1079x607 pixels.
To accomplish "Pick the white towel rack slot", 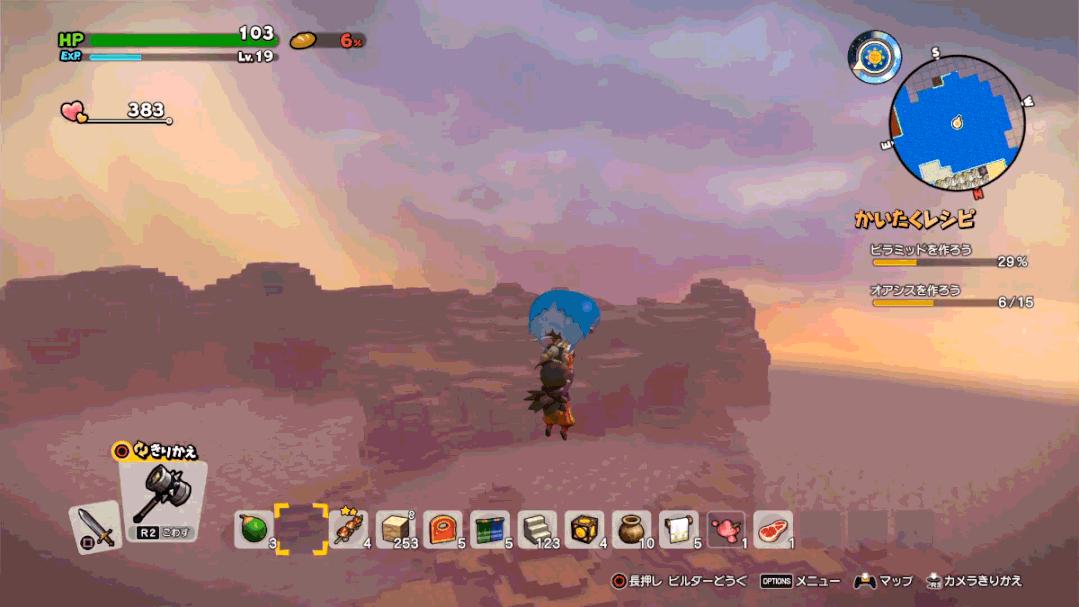I will [x=679, y=529].
